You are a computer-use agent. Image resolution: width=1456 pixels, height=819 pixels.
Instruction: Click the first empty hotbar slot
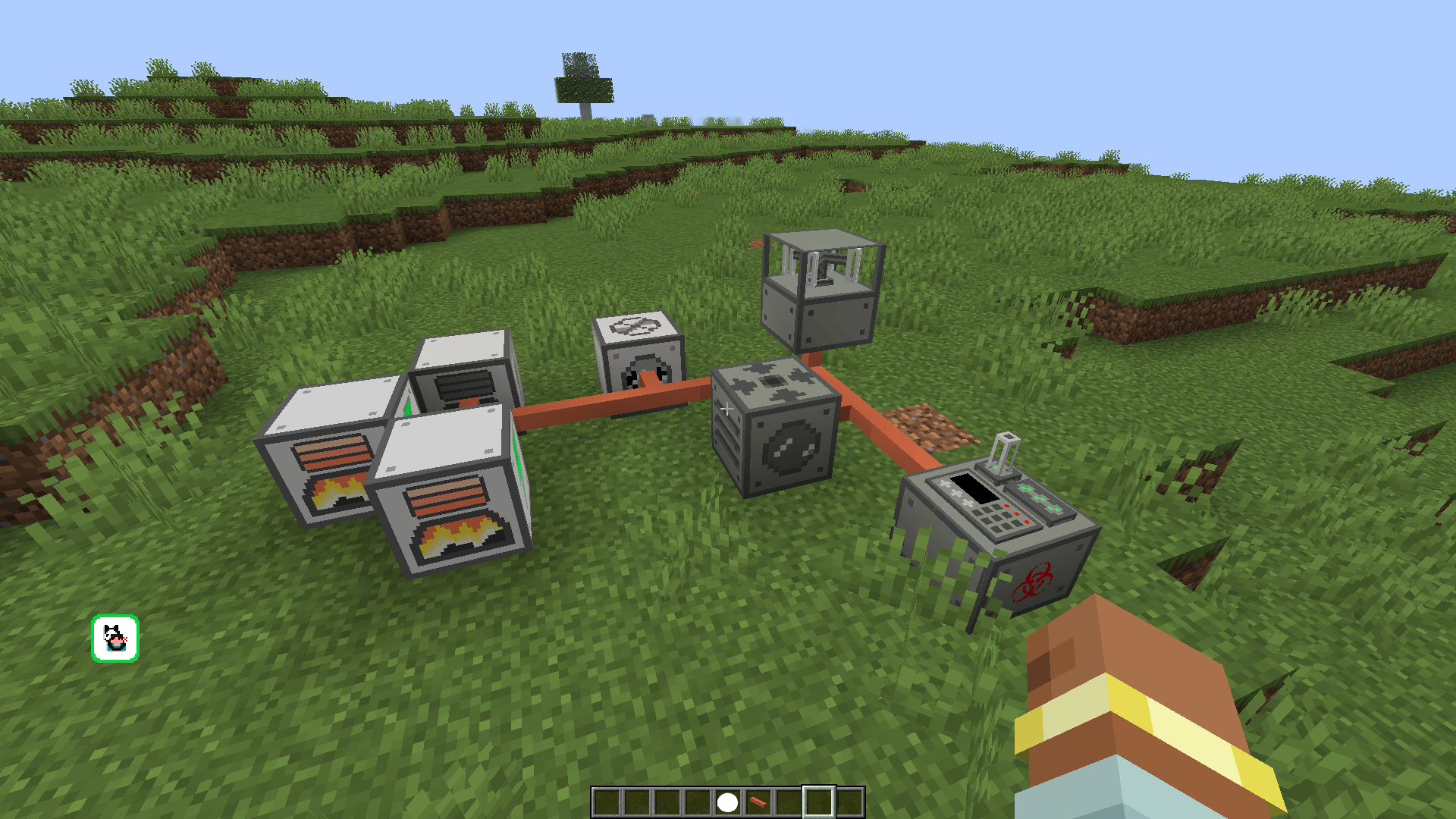(x=607, y=801)
